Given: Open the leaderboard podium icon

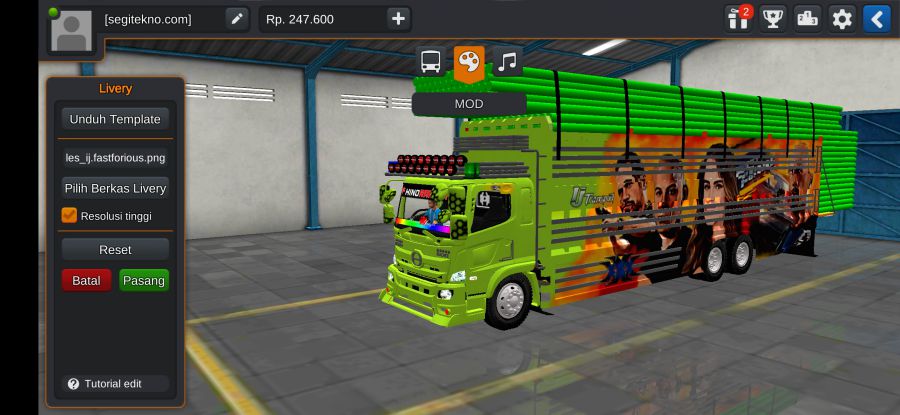Looking at the screenshot, I should point(807,18).
